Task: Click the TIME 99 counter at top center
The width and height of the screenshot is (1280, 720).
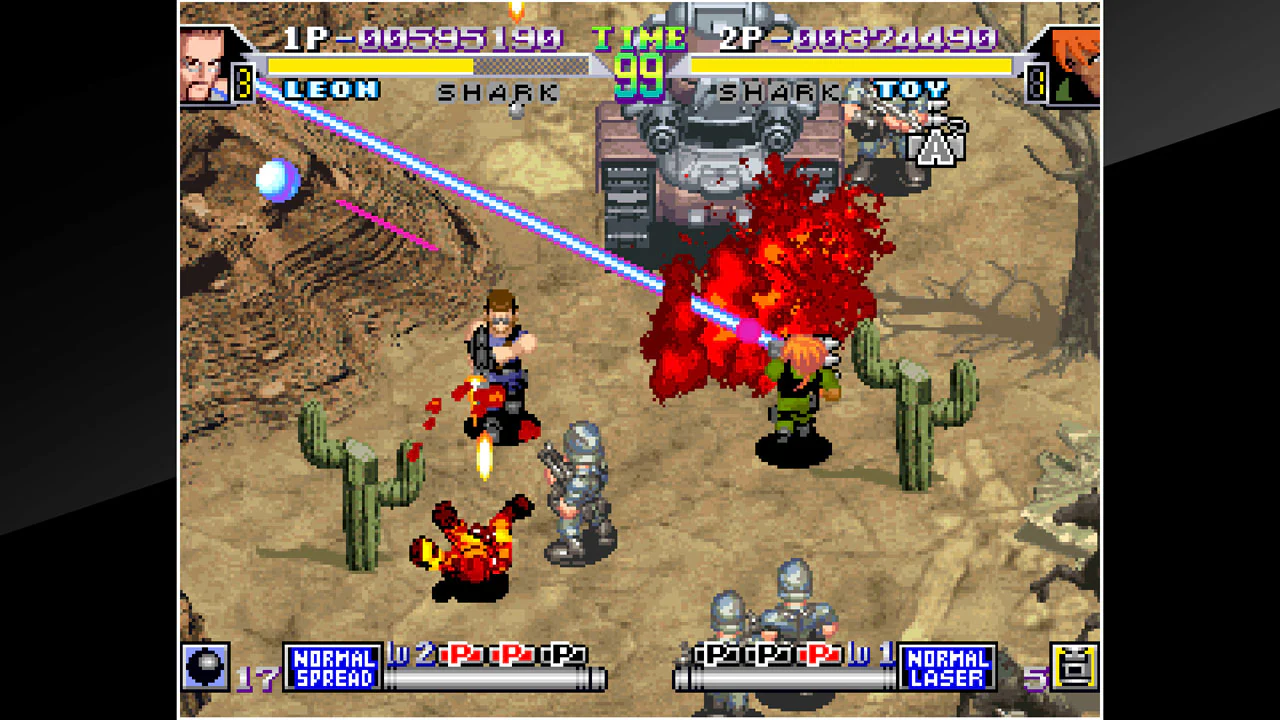Action: coord(640,53)
